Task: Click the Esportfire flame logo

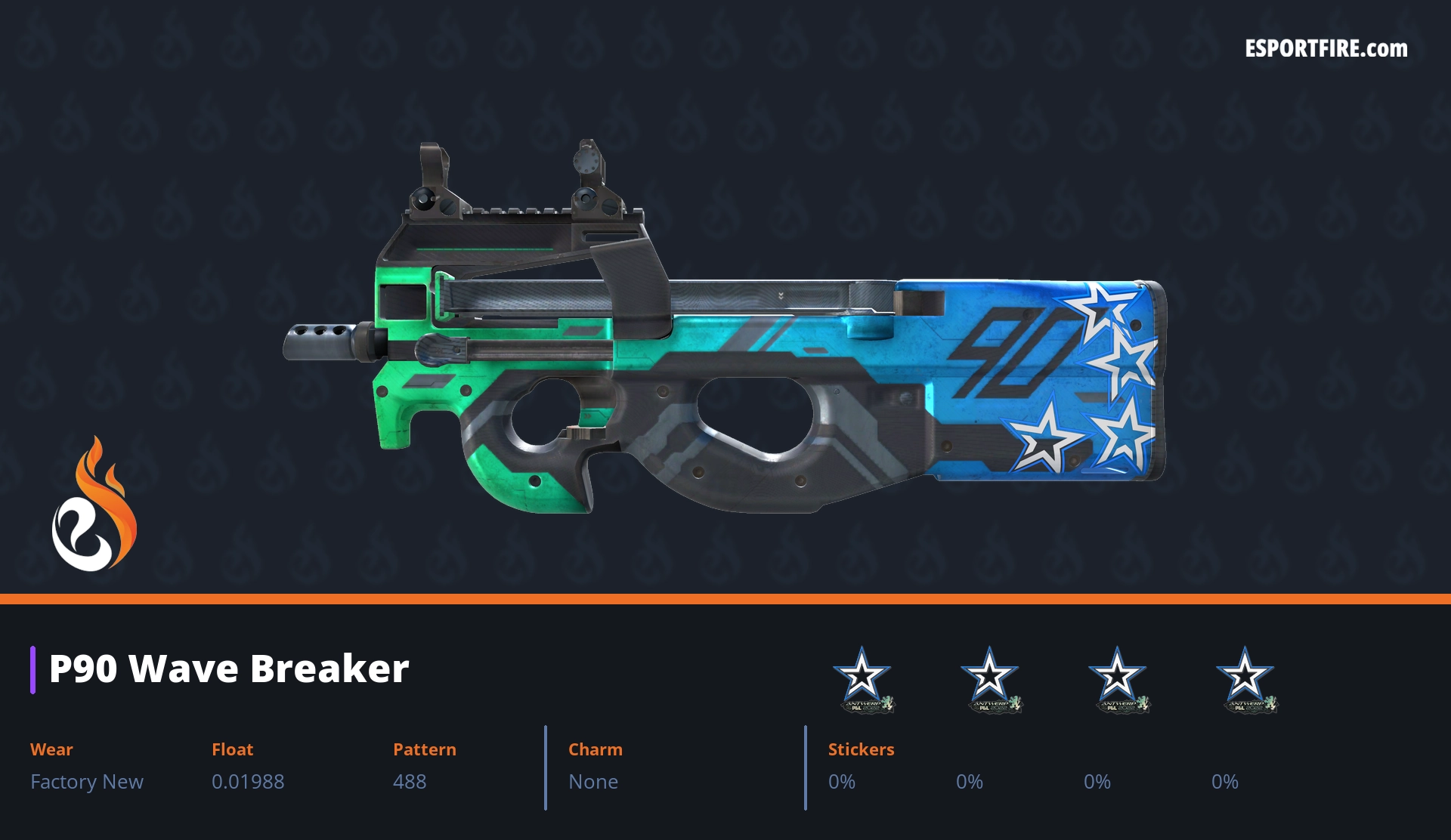Action: (94, 505)
